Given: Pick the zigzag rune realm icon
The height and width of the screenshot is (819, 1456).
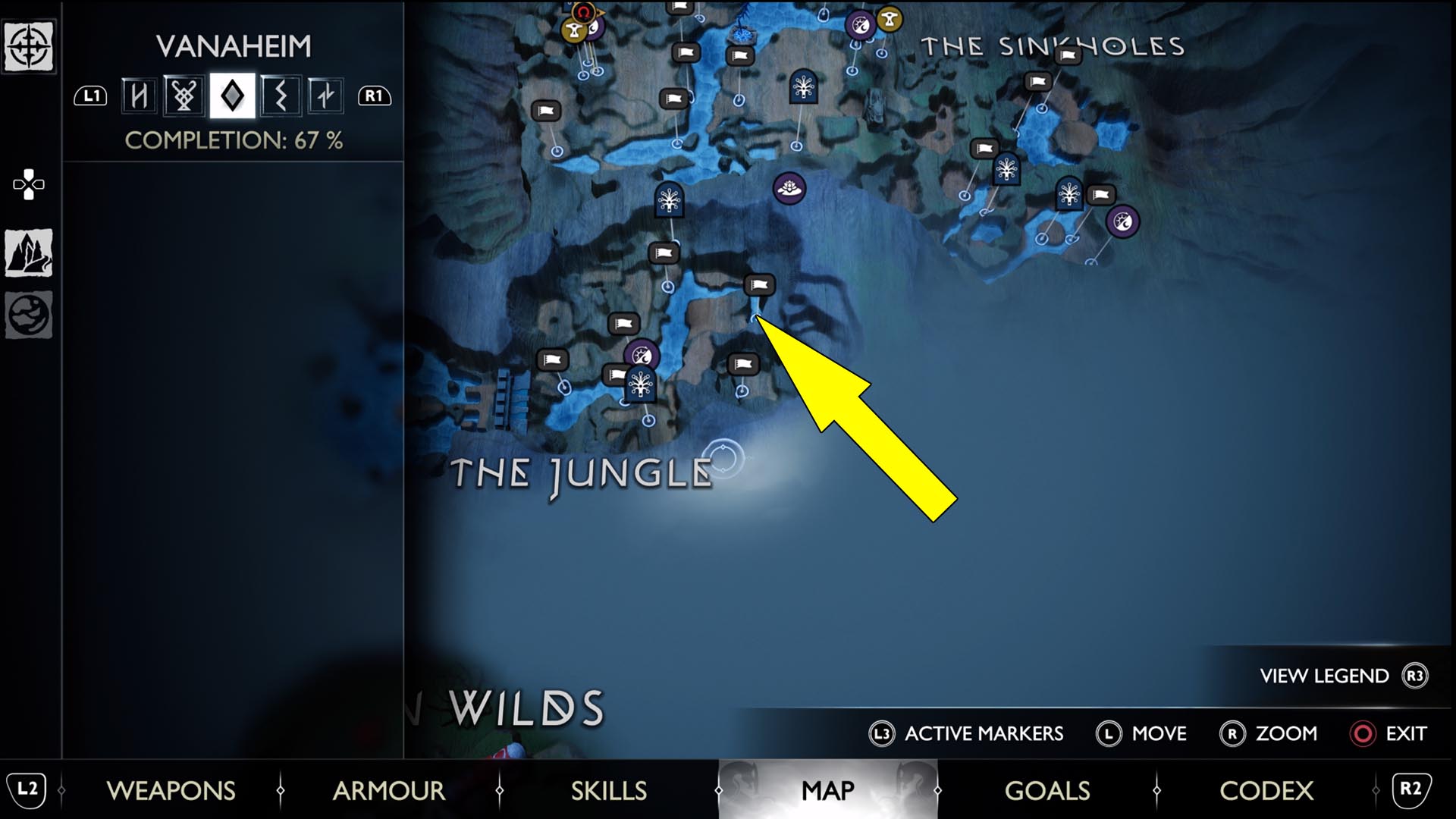Looking at the screenshot, I should point(280,96).
